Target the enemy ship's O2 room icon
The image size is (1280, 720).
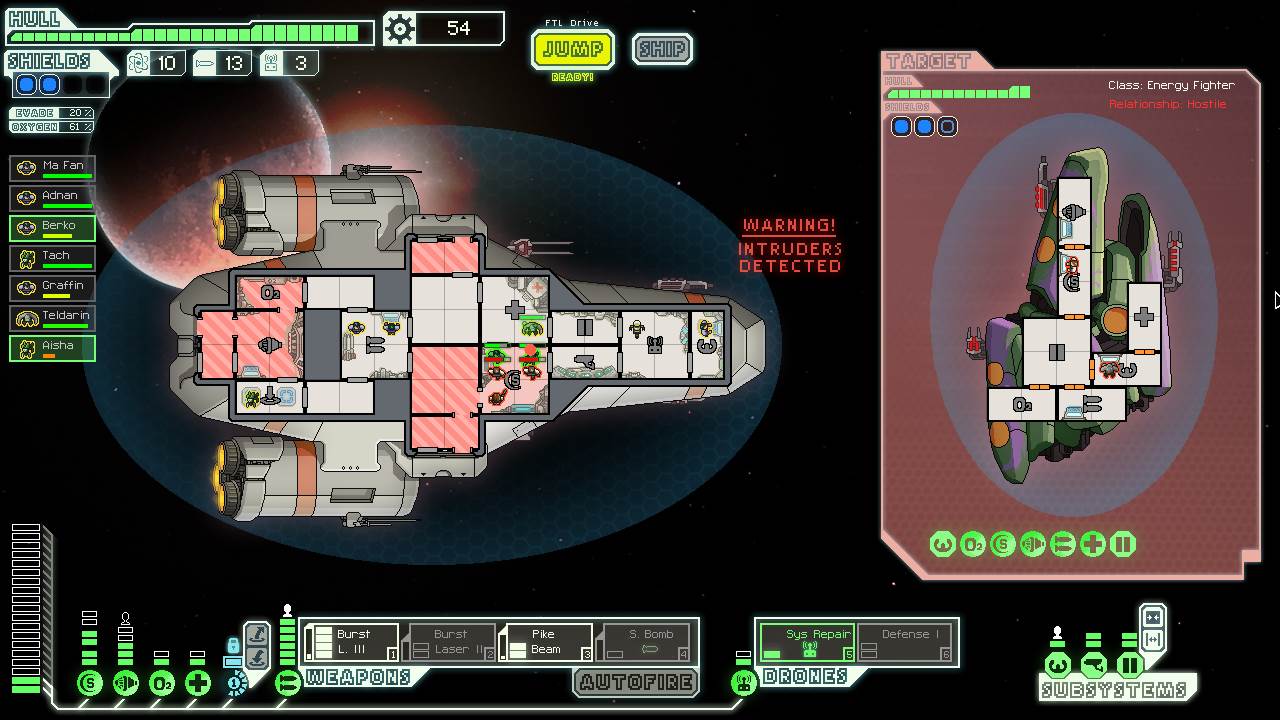(x=973, y=543)
